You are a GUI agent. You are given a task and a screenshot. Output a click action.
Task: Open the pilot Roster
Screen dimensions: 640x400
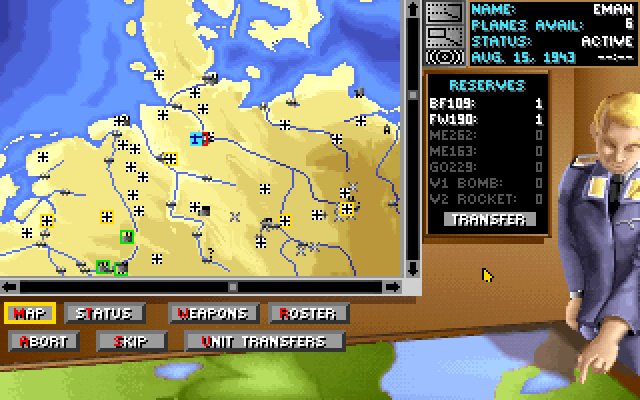pyautogui.click(x=308, y=314)
